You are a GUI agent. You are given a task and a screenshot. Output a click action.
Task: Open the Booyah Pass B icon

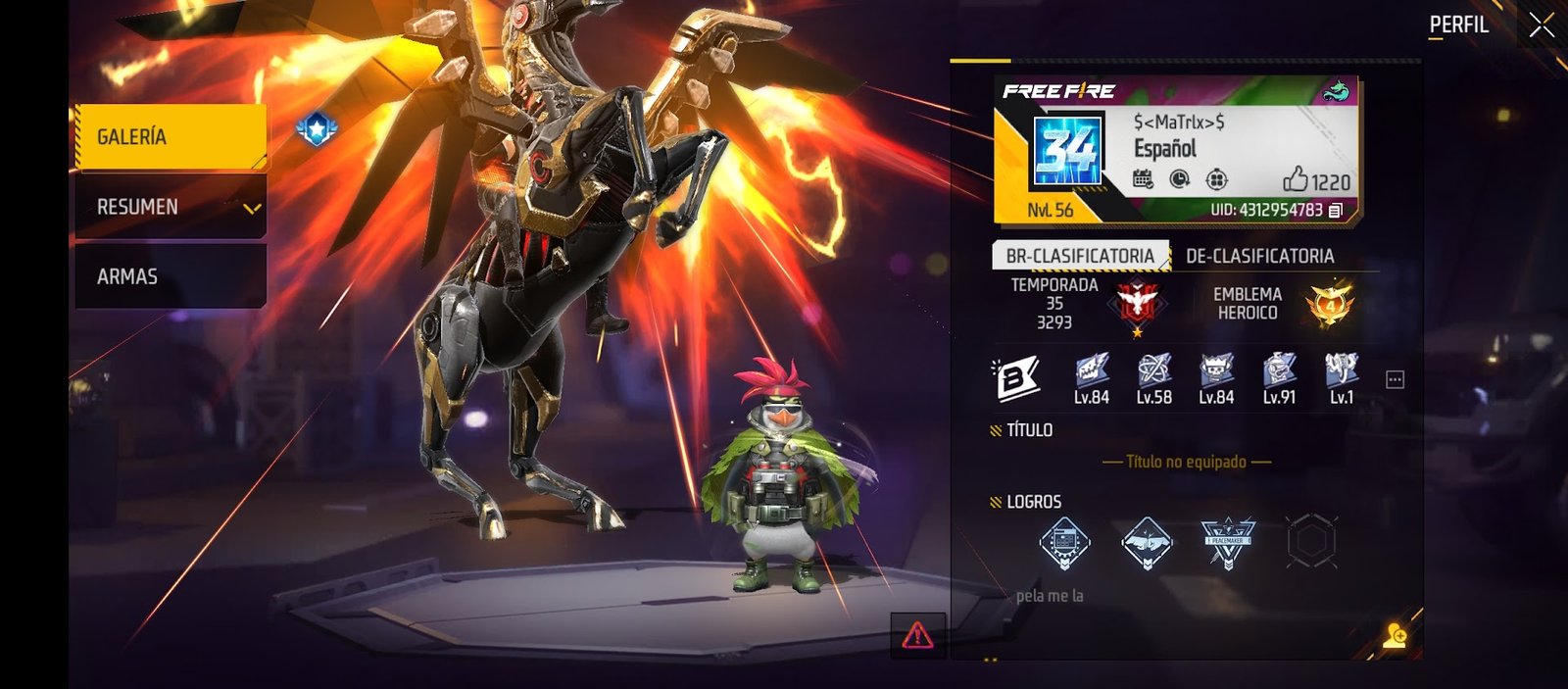[x=1016, y=378]
